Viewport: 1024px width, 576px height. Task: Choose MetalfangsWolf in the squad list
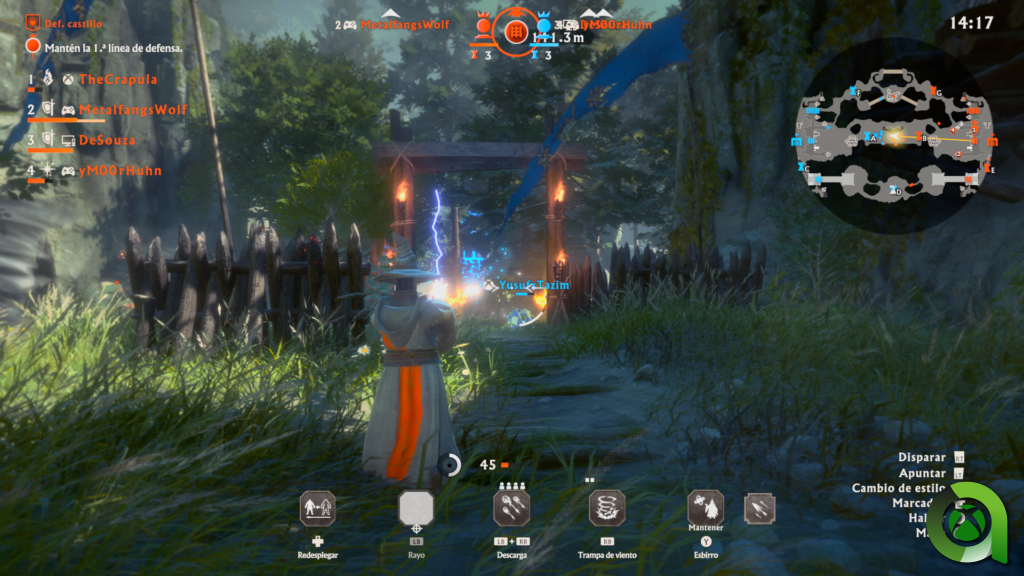(x=132, y=110)
